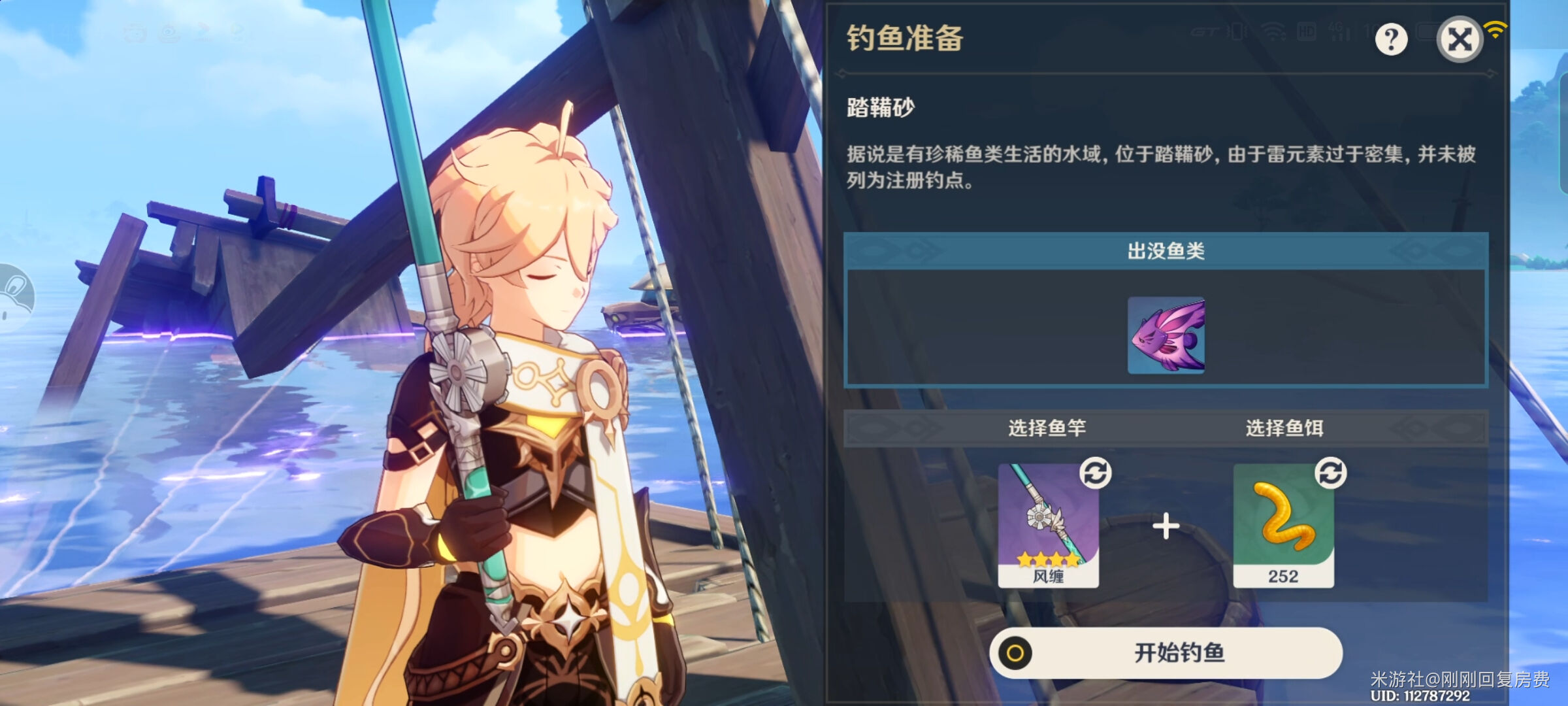Click the bait quantity label 252

(x=1284, y=577)
